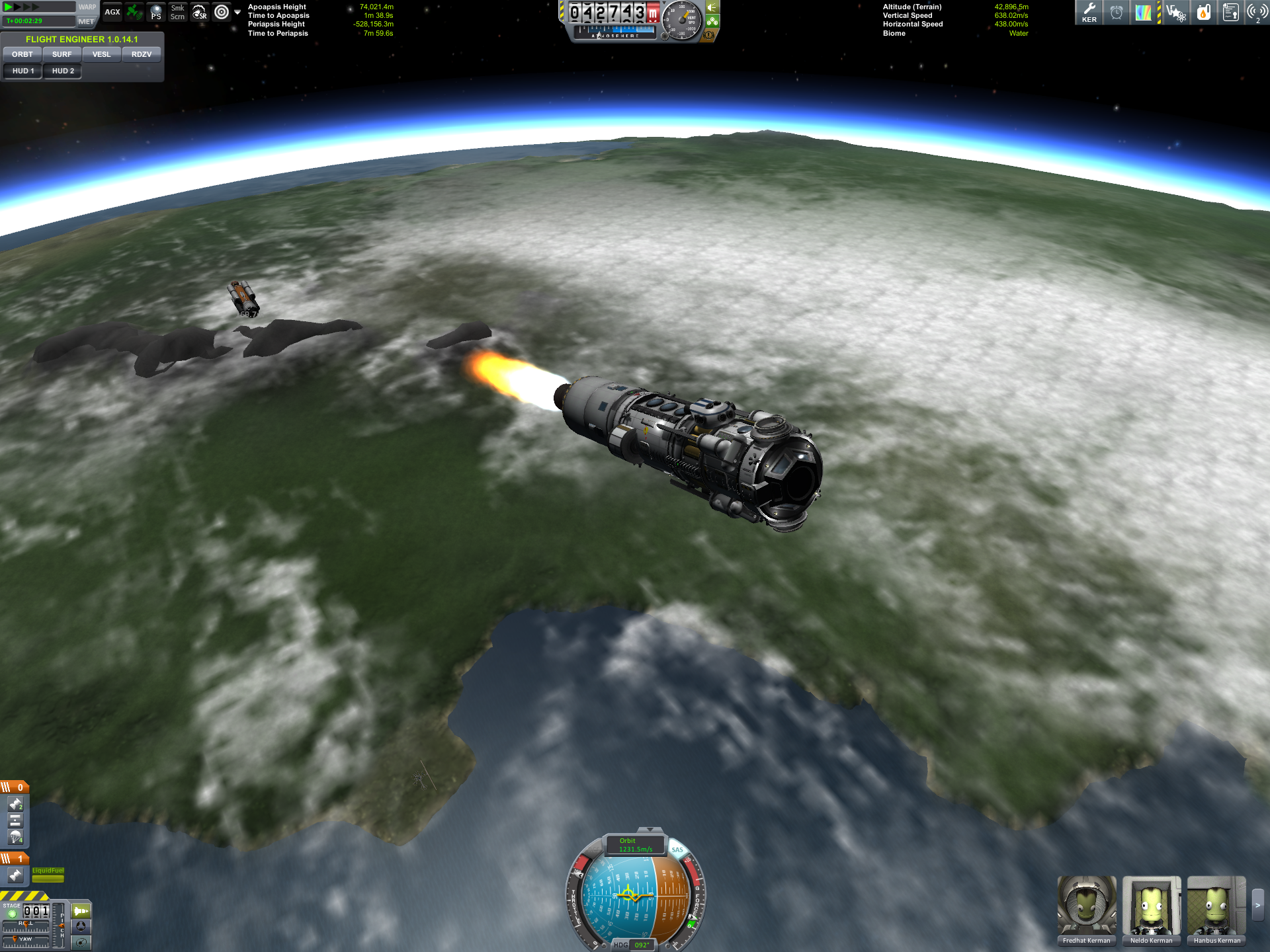
Task: Toggle the SURF readout section
Action: pos(62,54)
